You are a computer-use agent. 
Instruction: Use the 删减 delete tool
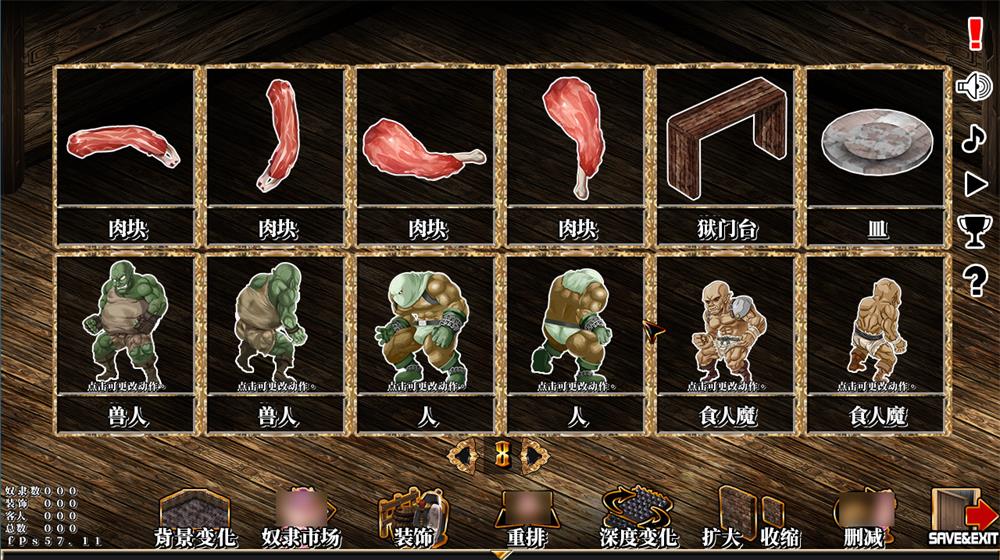coord(863,520)
